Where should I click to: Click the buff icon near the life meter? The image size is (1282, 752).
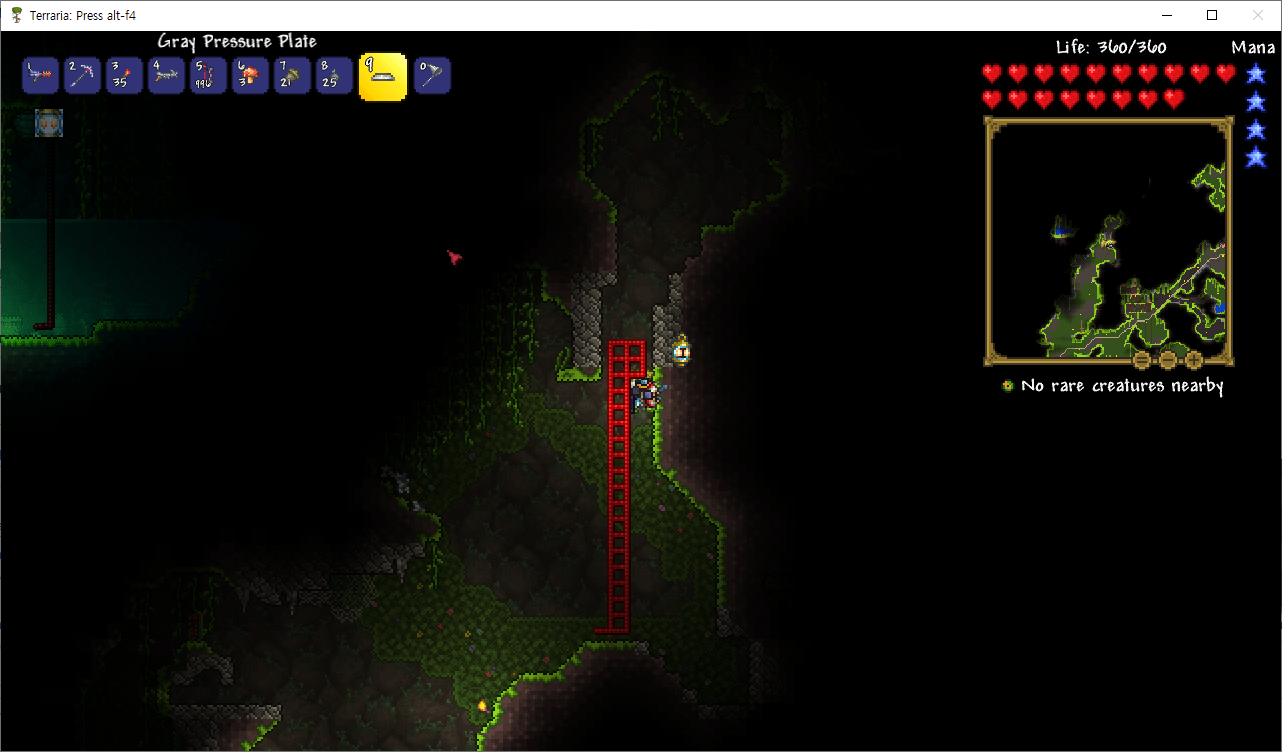[x=1006, y=385]
